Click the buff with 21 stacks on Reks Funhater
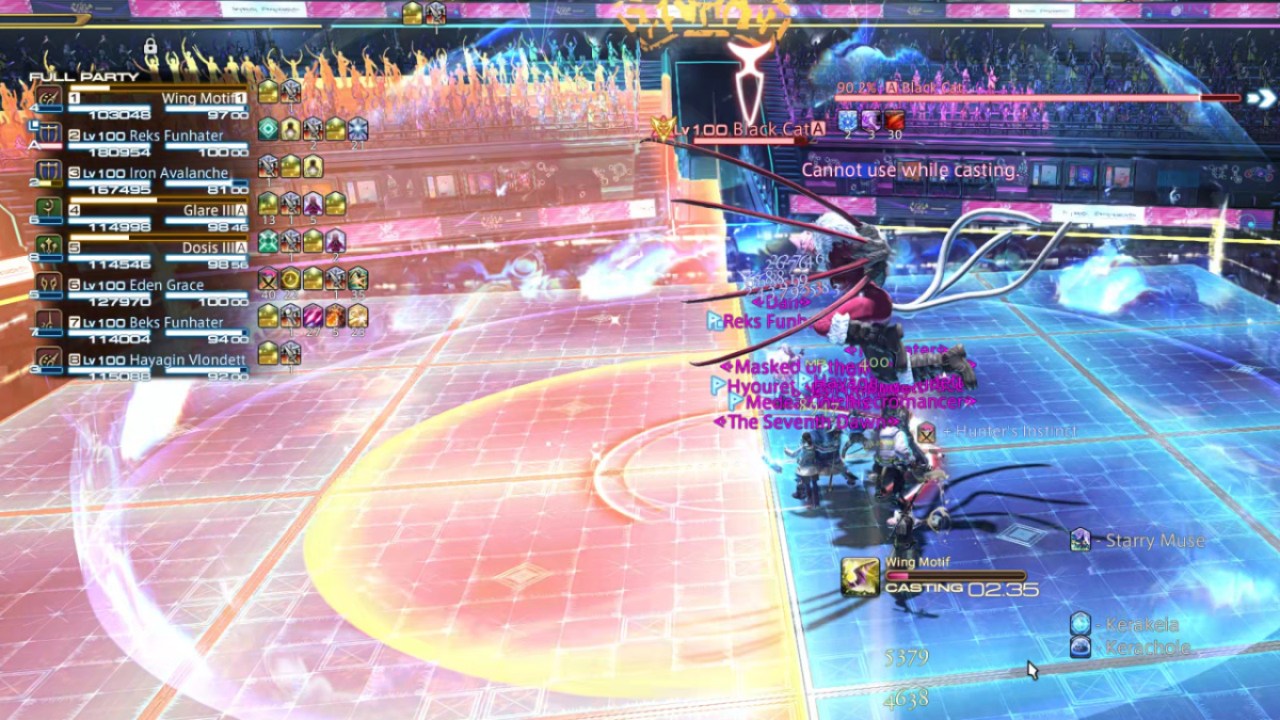Screen dimensions: 1280x720 (359, 128)
